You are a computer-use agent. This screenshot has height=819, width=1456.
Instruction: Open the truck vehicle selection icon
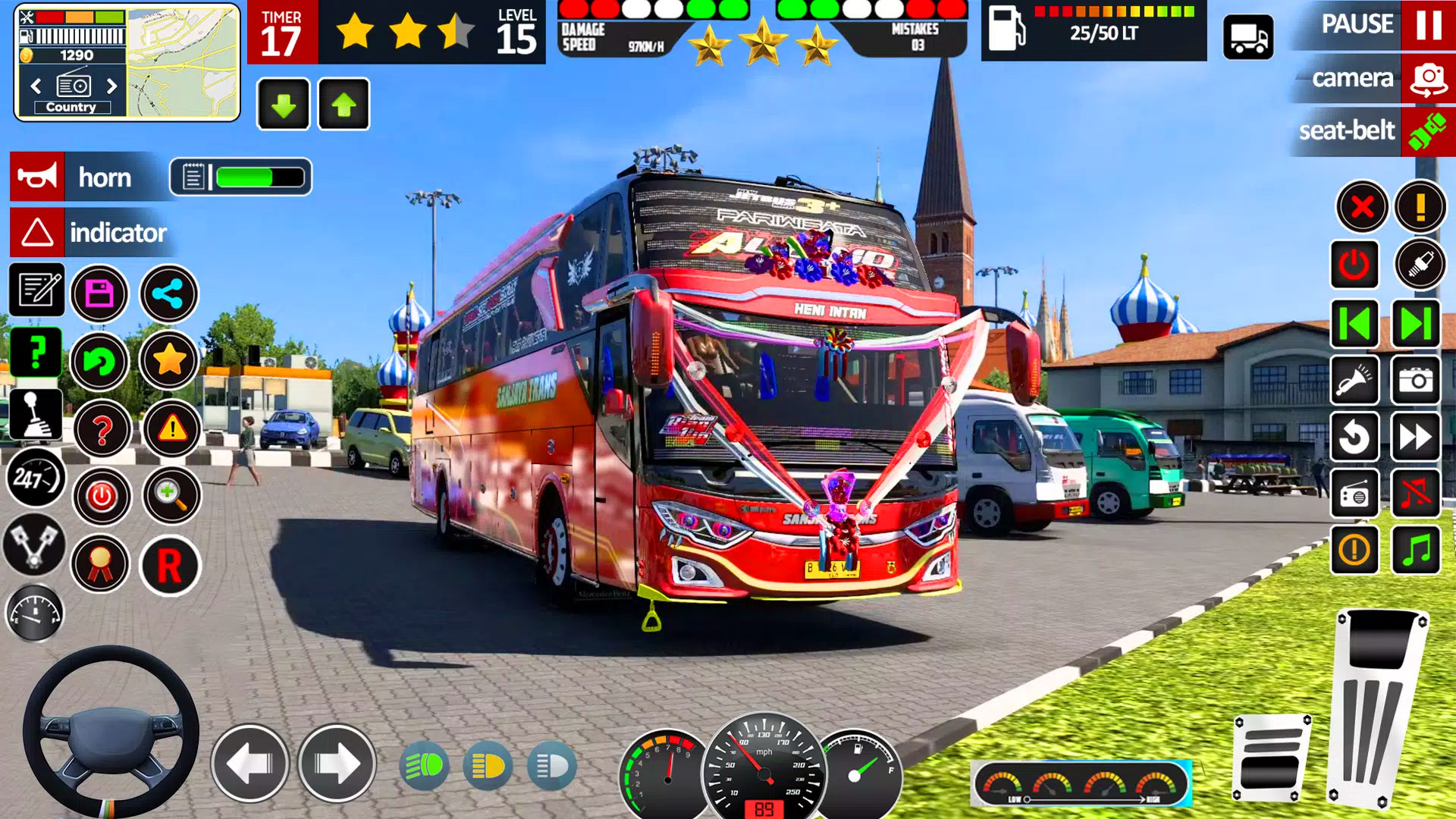point(1248,36)
